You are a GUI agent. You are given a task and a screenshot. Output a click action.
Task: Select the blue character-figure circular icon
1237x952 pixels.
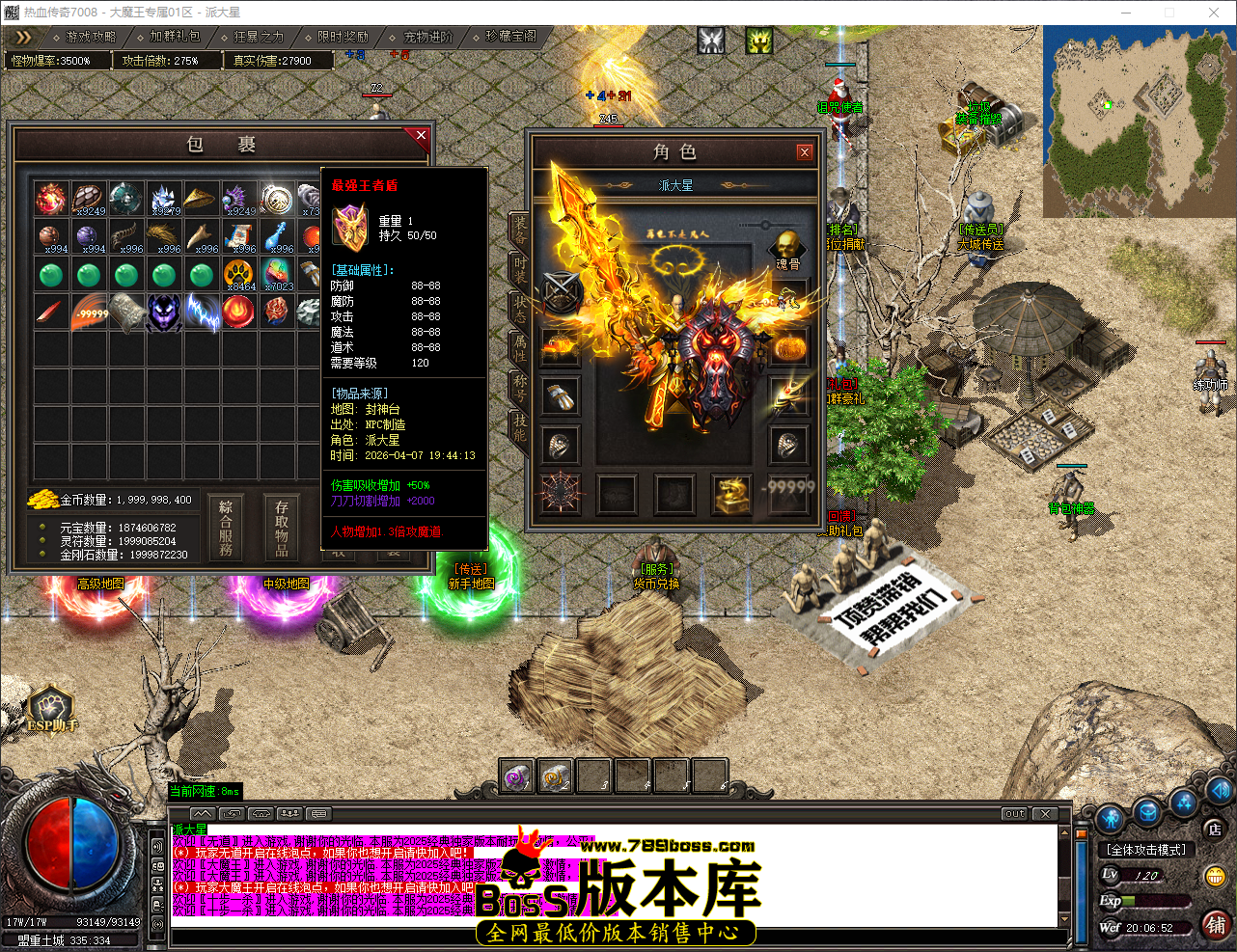[x=1108, y=818]
